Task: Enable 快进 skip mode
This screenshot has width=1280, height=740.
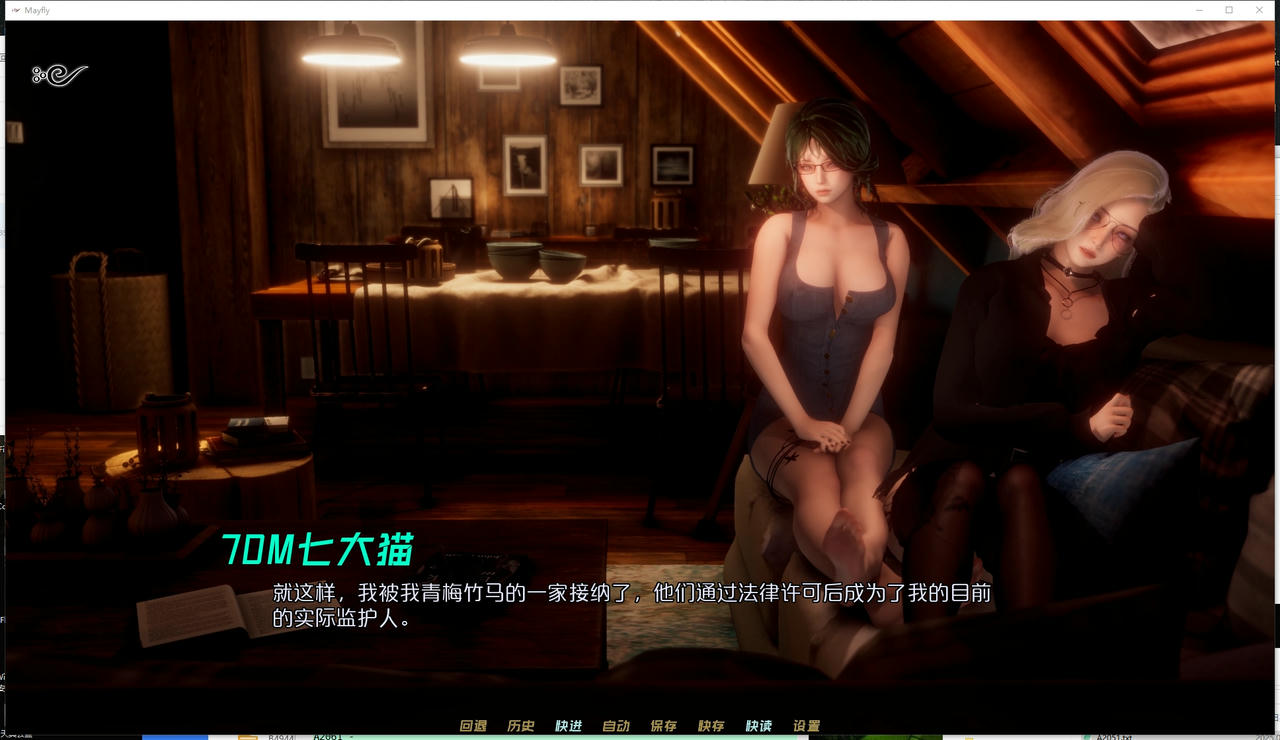Action: click(569, 725)
